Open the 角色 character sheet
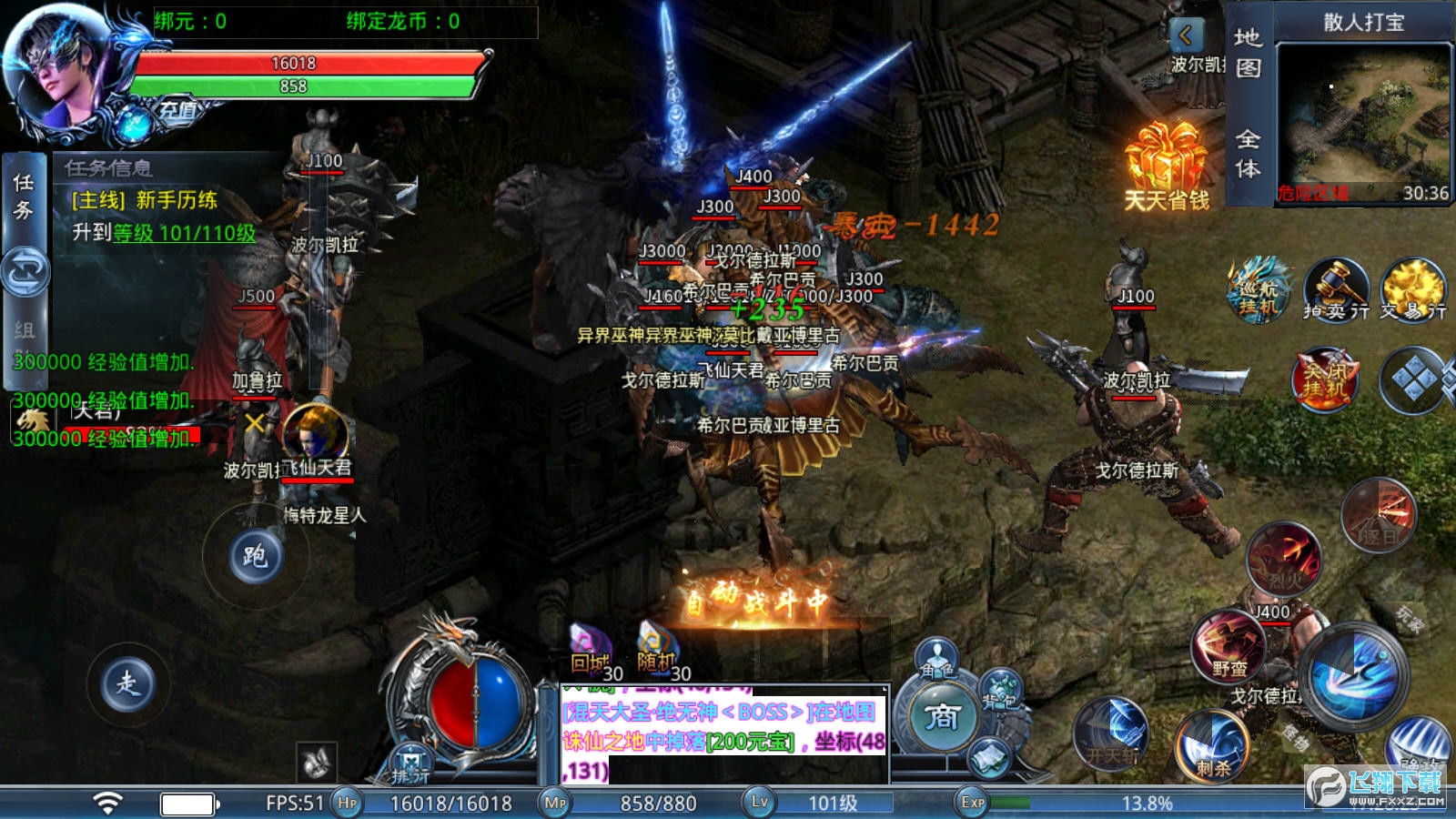 pos(938,659)
